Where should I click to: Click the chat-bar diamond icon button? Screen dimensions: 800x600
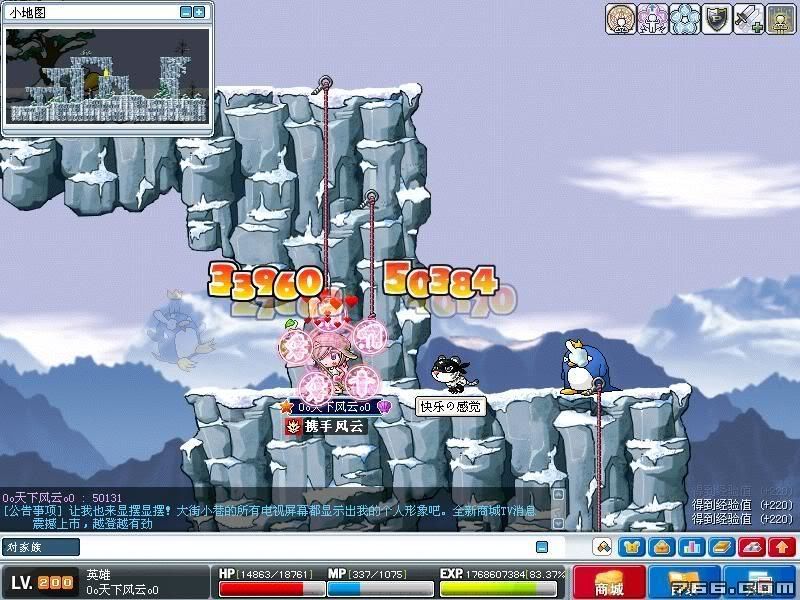pyautogui.click(x=602, y=547)
